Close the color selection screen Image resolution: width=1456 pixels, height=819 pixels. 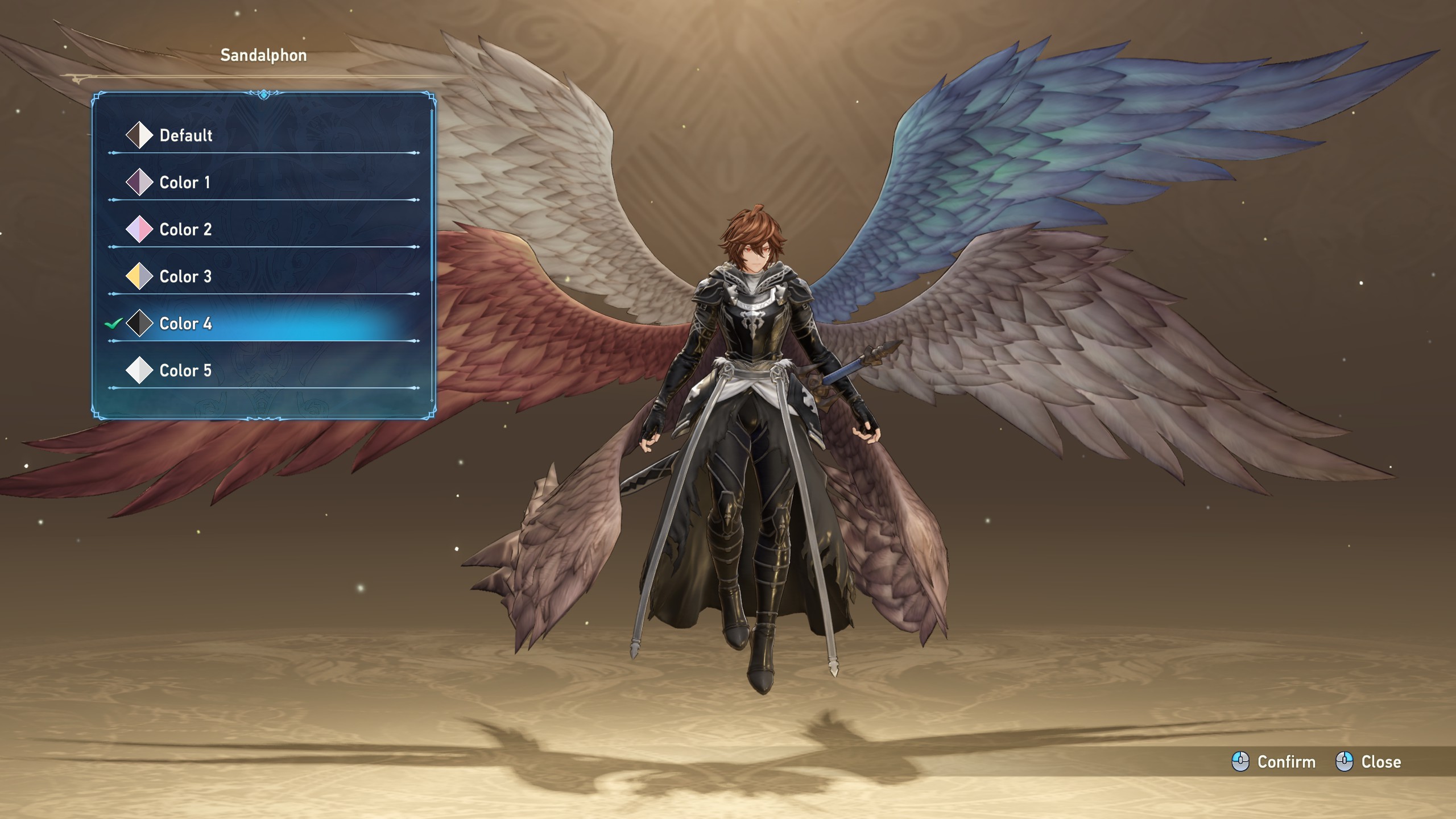click(1368, 762)
